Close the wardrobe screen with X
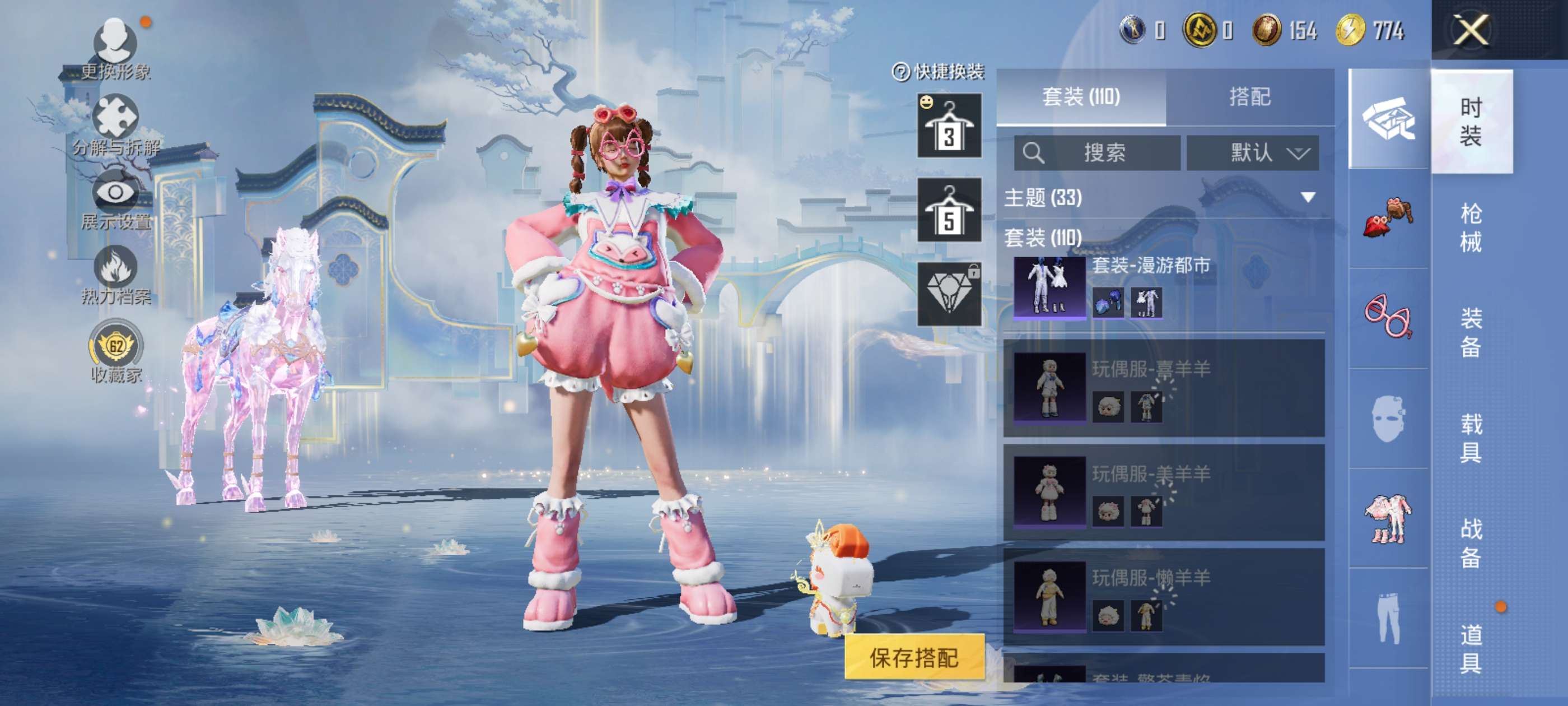Image resolution: width=1568 pixels, height=706 pixels. click(1471, 29)
